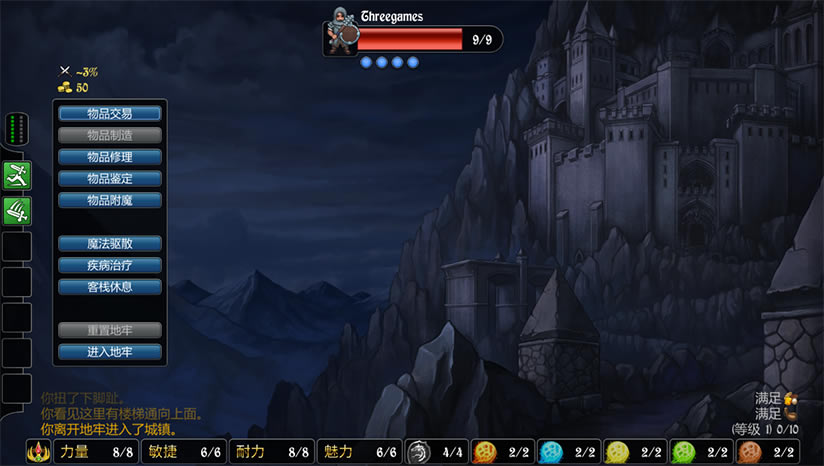The height and width of the screenshot is (466, 824).
Task: Select 疾病治疗 disease cure
Action: point(110,265)
